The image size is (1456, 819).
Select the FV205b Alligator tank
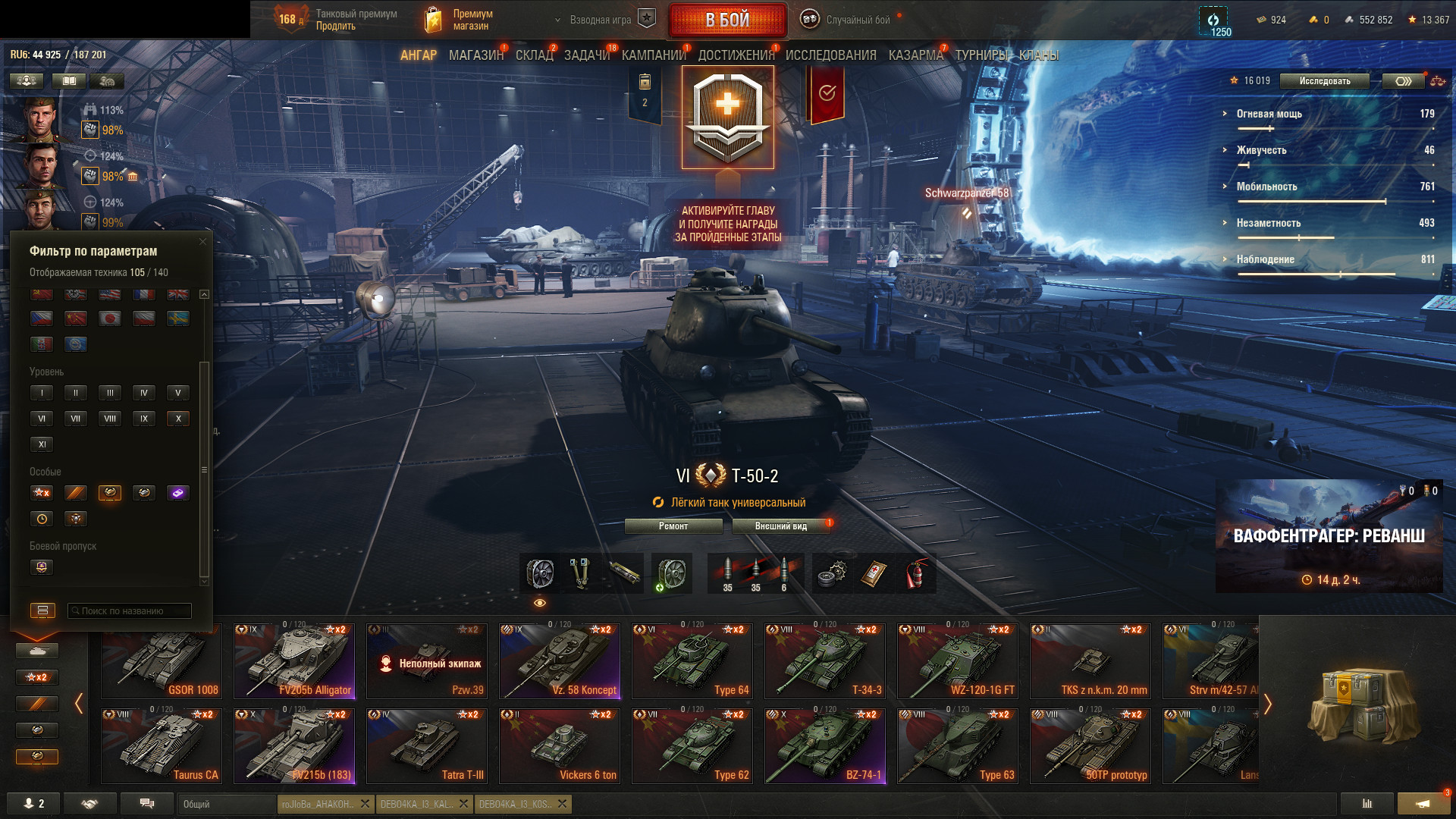tap(293, 661)
